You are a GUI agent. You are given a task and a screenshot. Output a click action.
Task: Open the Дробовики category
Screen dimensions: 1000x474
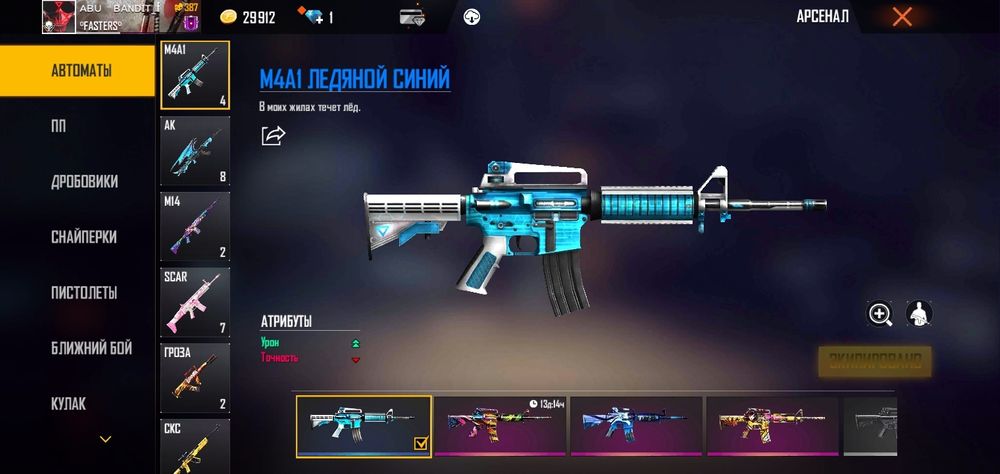click(84, 182)
